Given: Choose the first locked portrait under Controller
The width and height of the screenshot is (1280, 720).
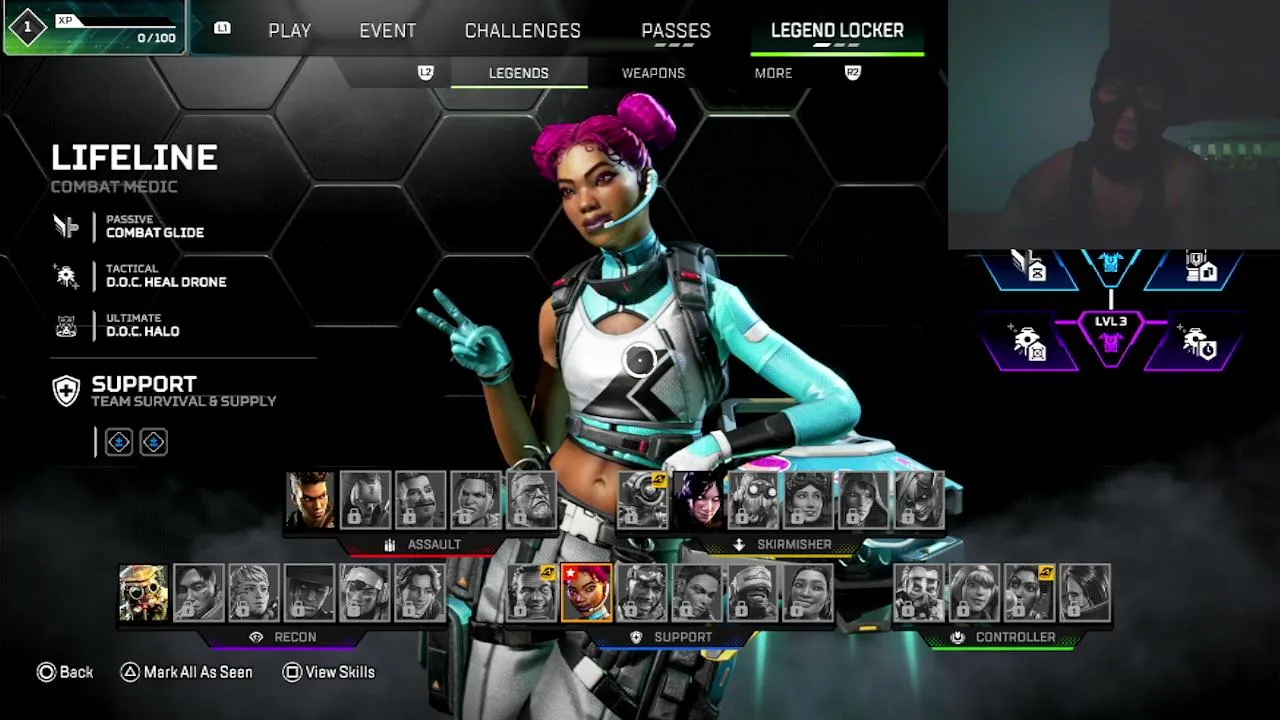Looking at the screenshot, I should click(918, 592).
